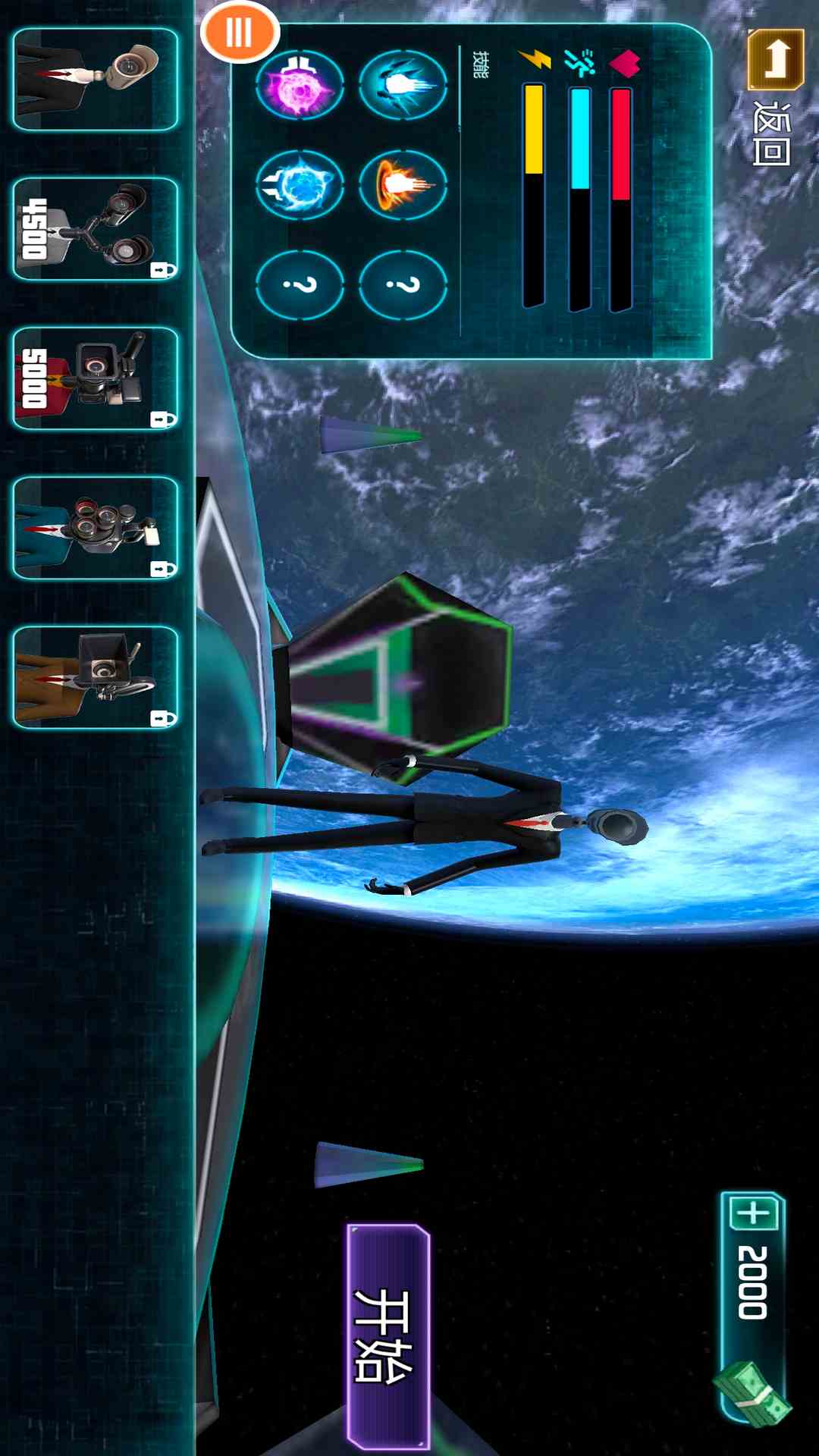819x1456 pixels.
Task: Inspect the blue swirling sphere skill
Action: click(x=300, y=184)
